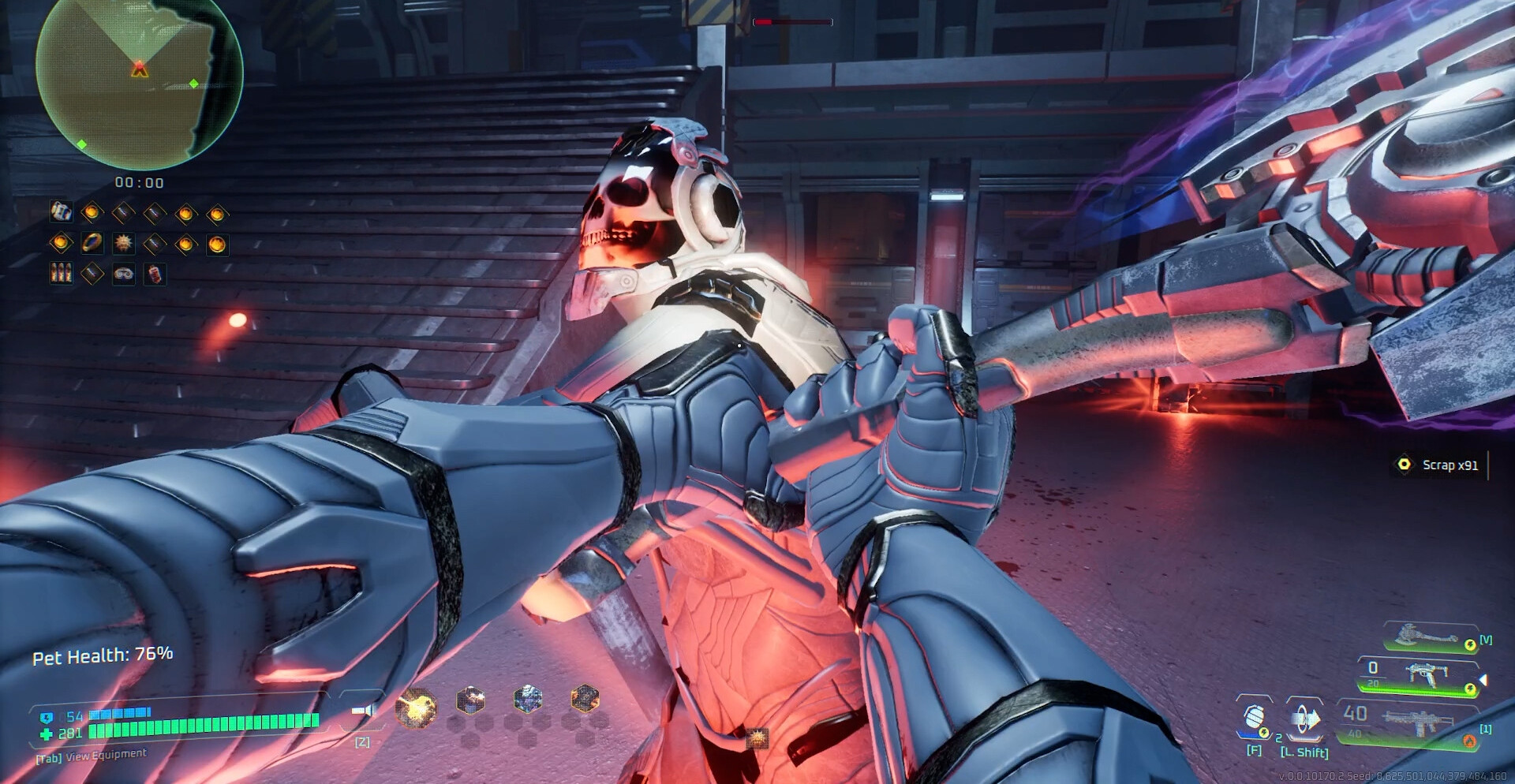Click the goggles item icon
The image size is (1515, 784).
(x=124, y=274)
